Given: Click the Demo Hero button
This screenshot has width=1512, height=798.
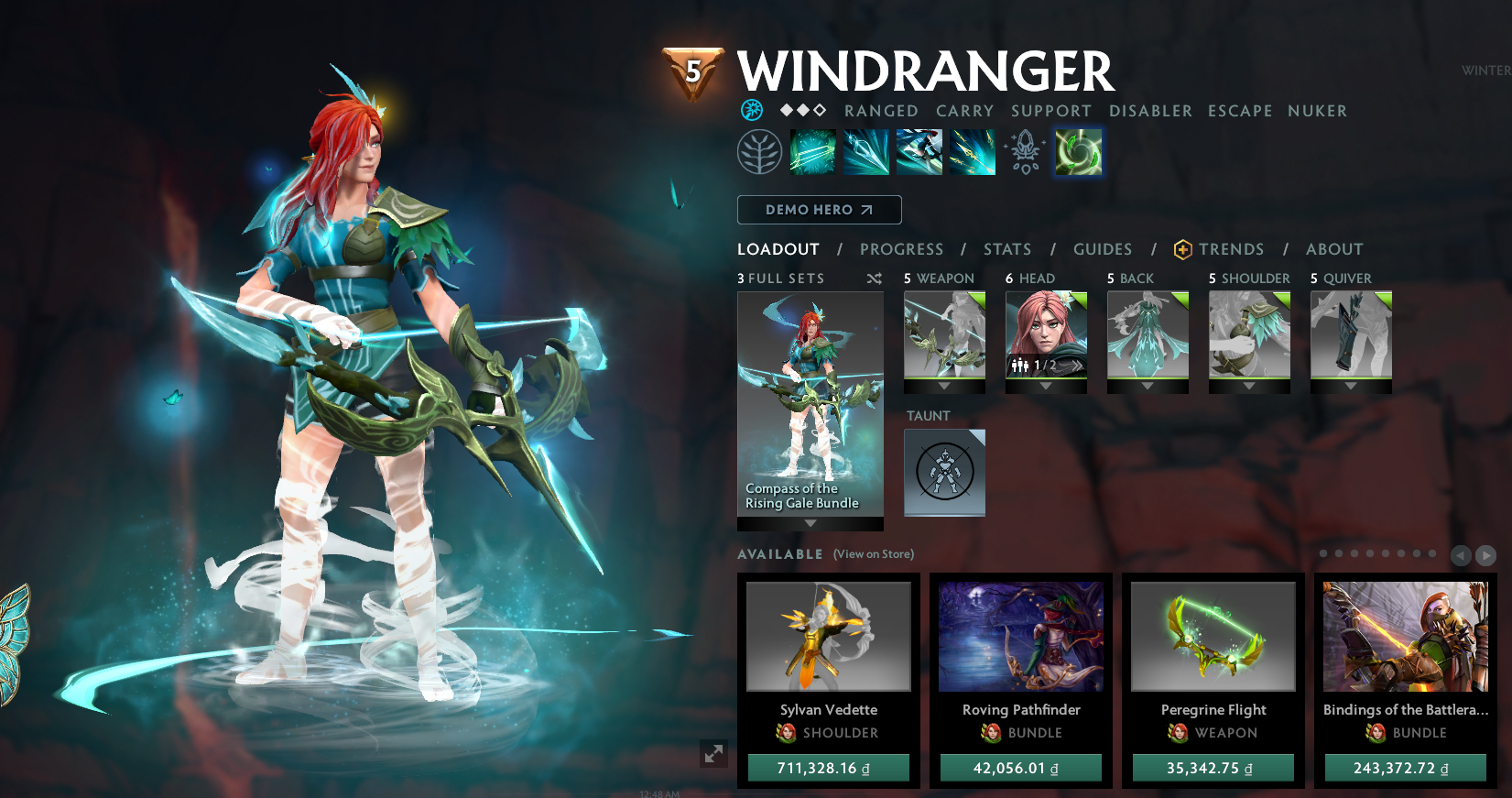Looking at the screenshot, I should pos(819,210).
